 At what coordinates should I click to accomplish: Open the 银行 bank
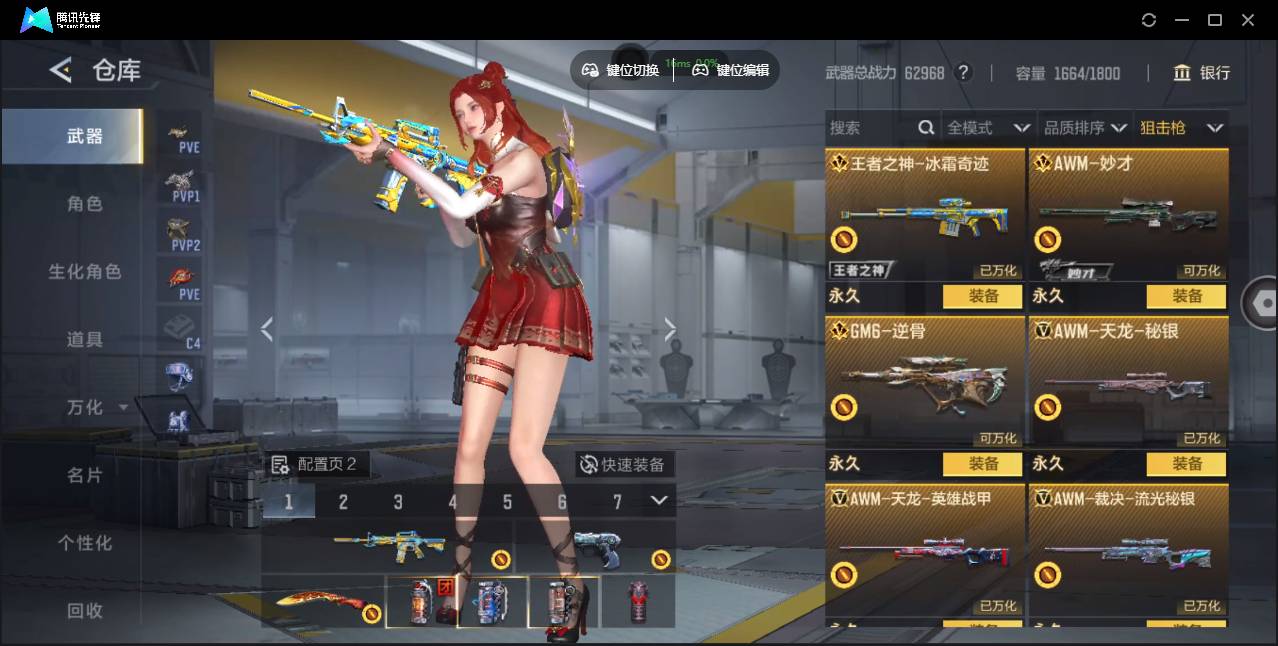1202,73
